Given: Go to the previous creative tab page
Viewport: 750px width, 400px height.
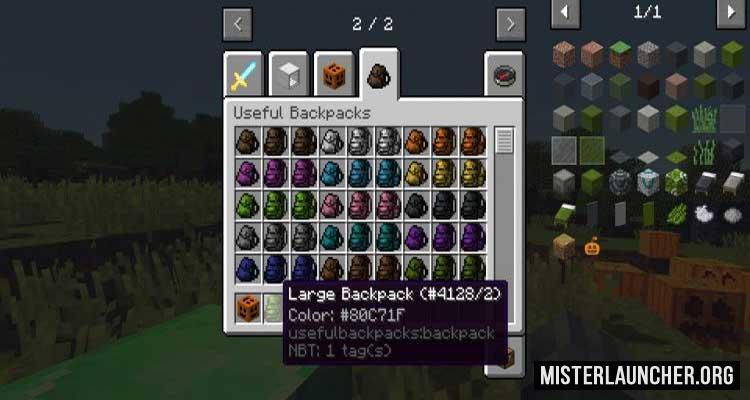Looking at the screenshot, I should (x=238, y=23).
